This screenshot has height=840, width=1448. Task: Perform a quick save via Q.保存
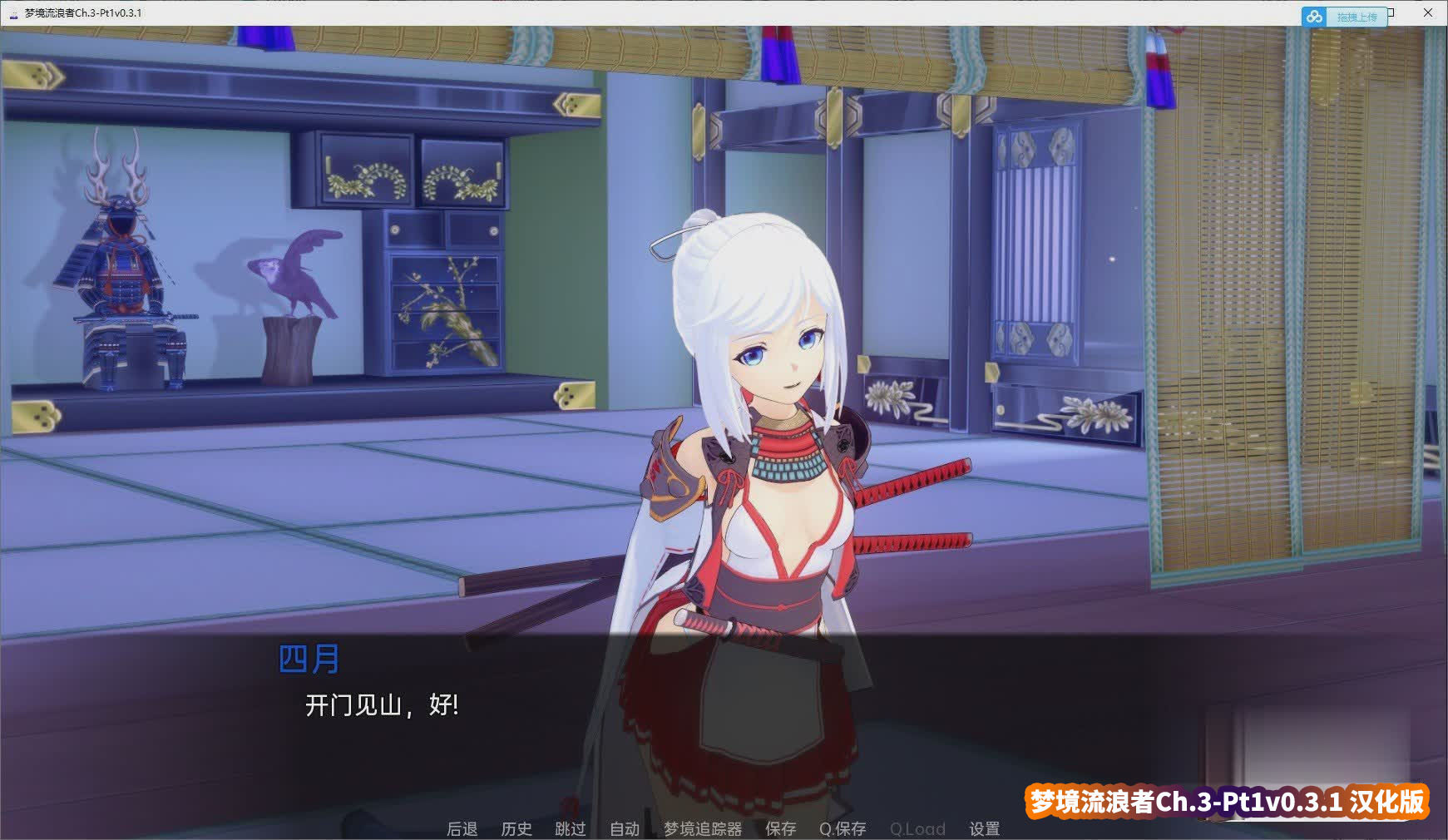842,828
